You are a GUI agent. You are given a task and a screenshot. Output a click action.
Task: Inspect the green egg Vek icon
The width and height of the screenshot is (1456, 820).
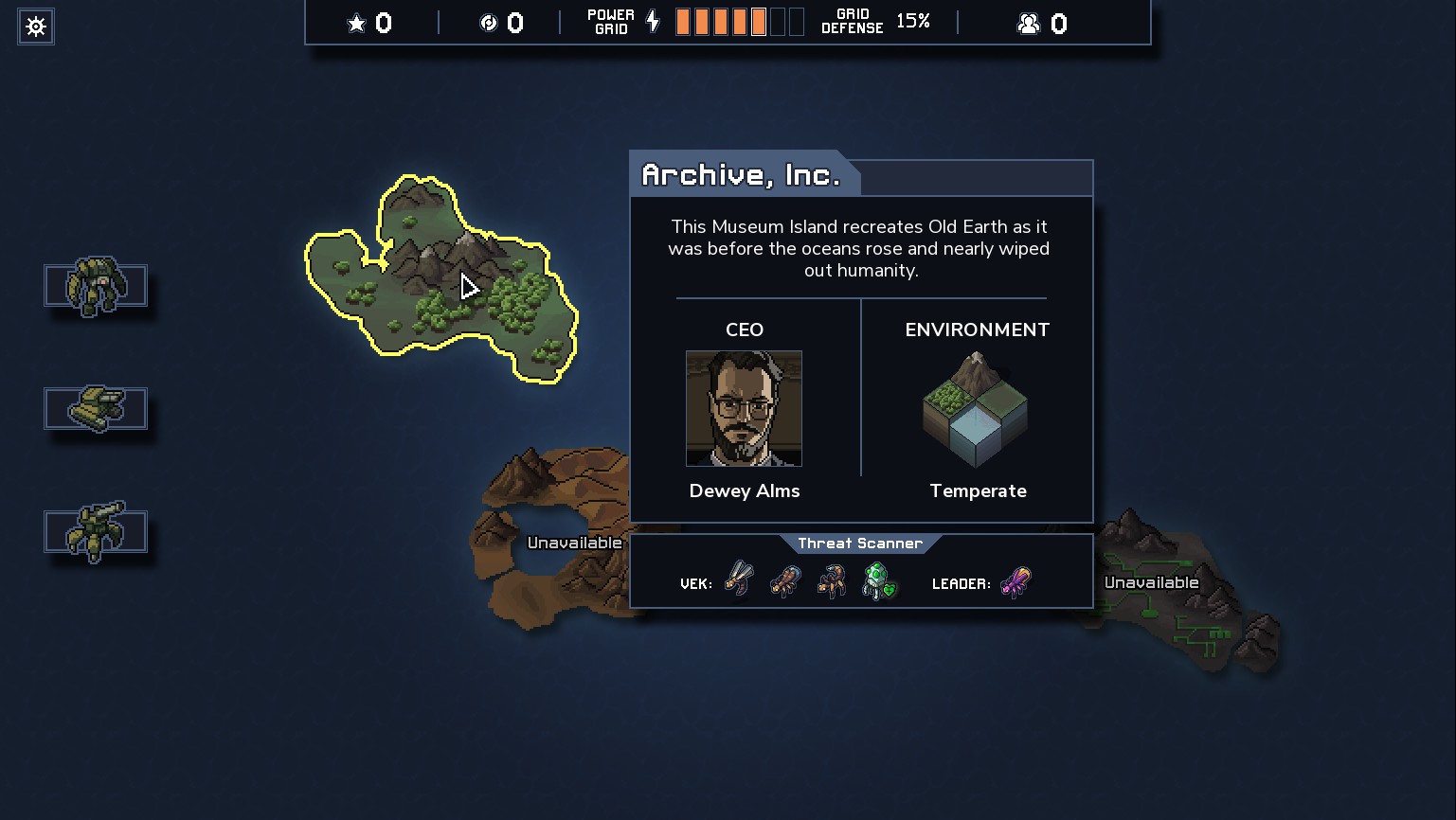879,580
